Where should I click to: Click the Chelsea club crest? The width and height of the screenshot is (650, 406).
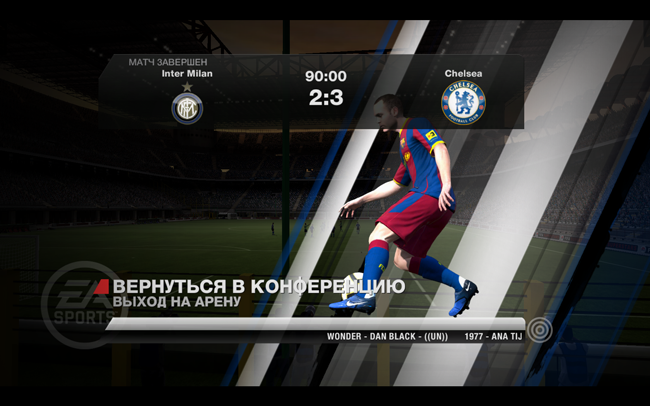coord(463,102)
